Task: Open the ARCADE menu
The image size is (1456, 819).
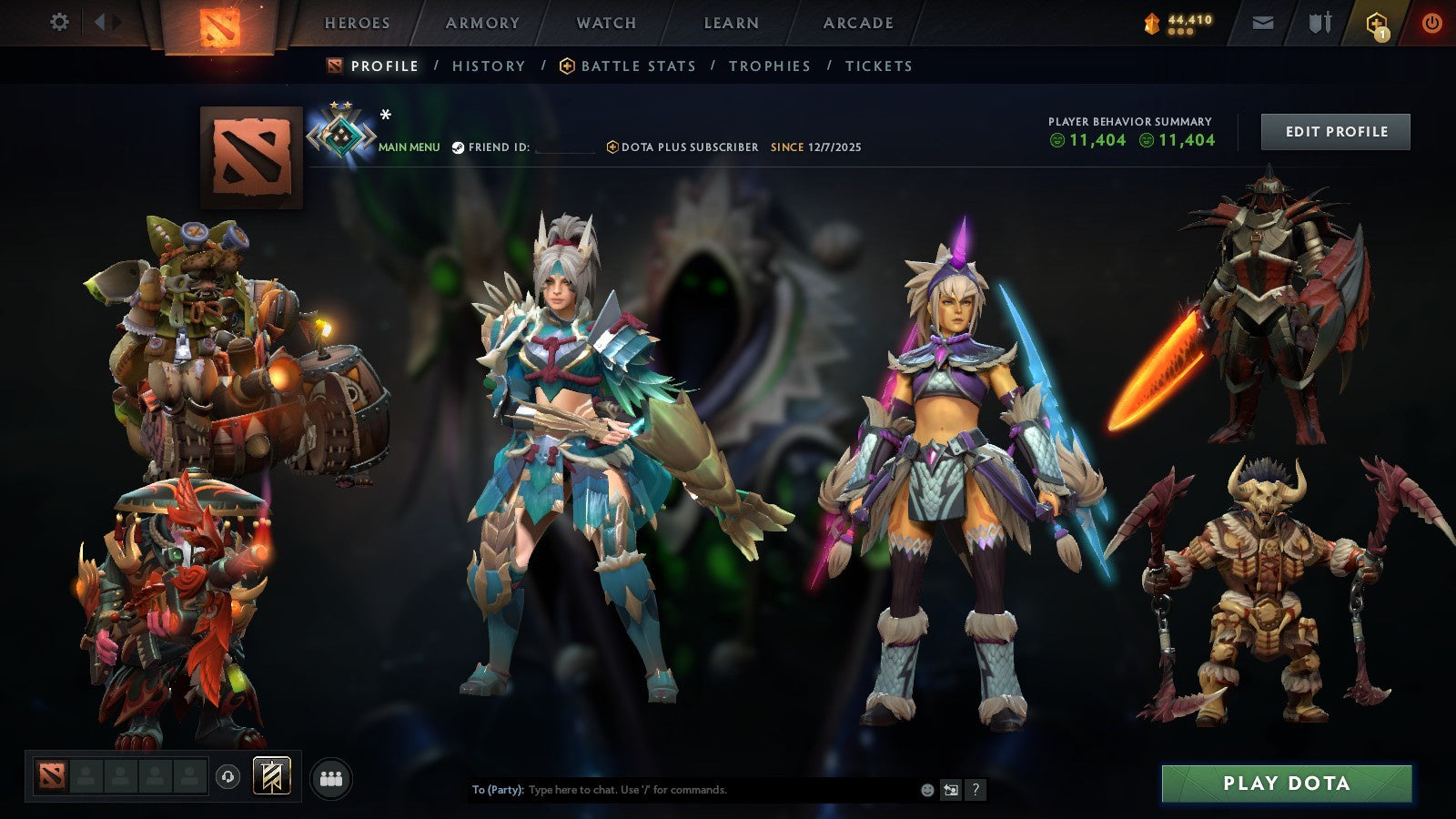Action: (856, 23)
